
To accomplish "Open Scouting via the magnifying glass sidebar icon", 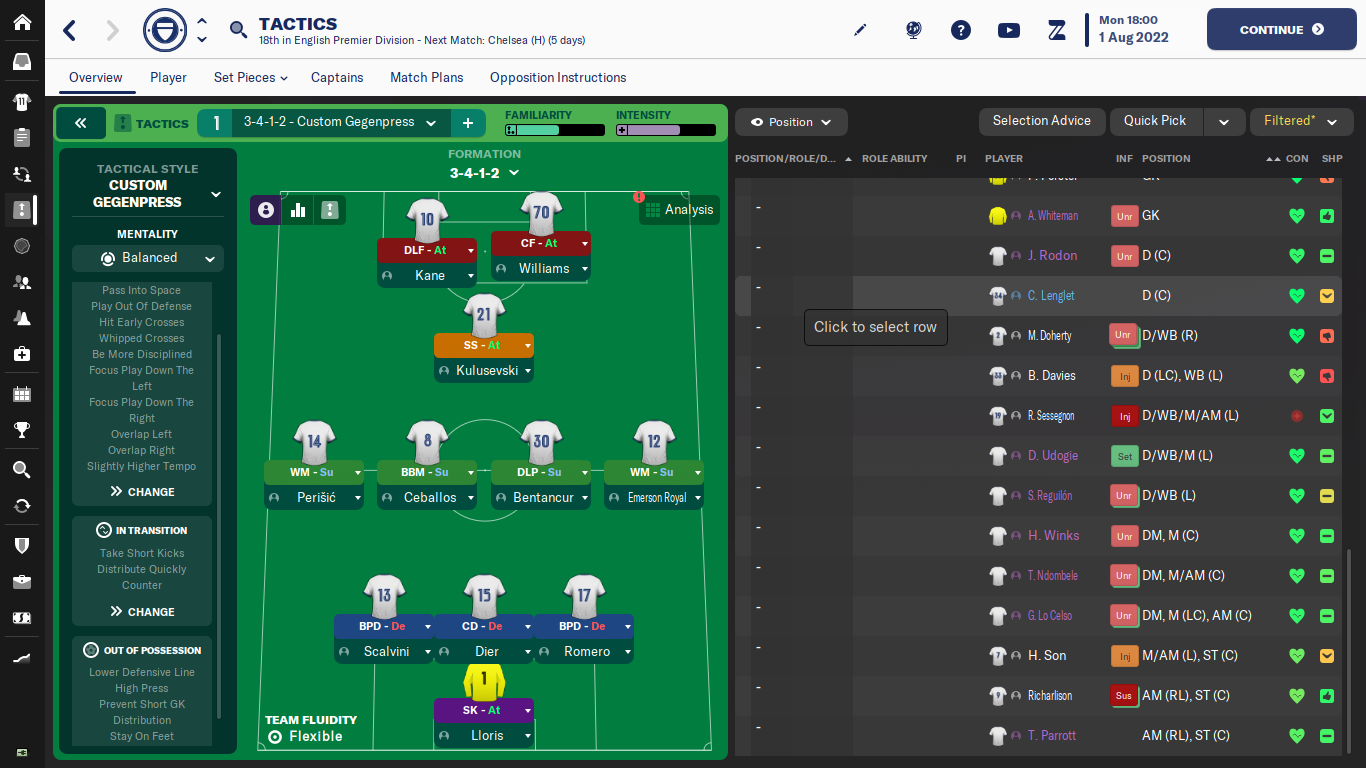I will click(21, 469).
